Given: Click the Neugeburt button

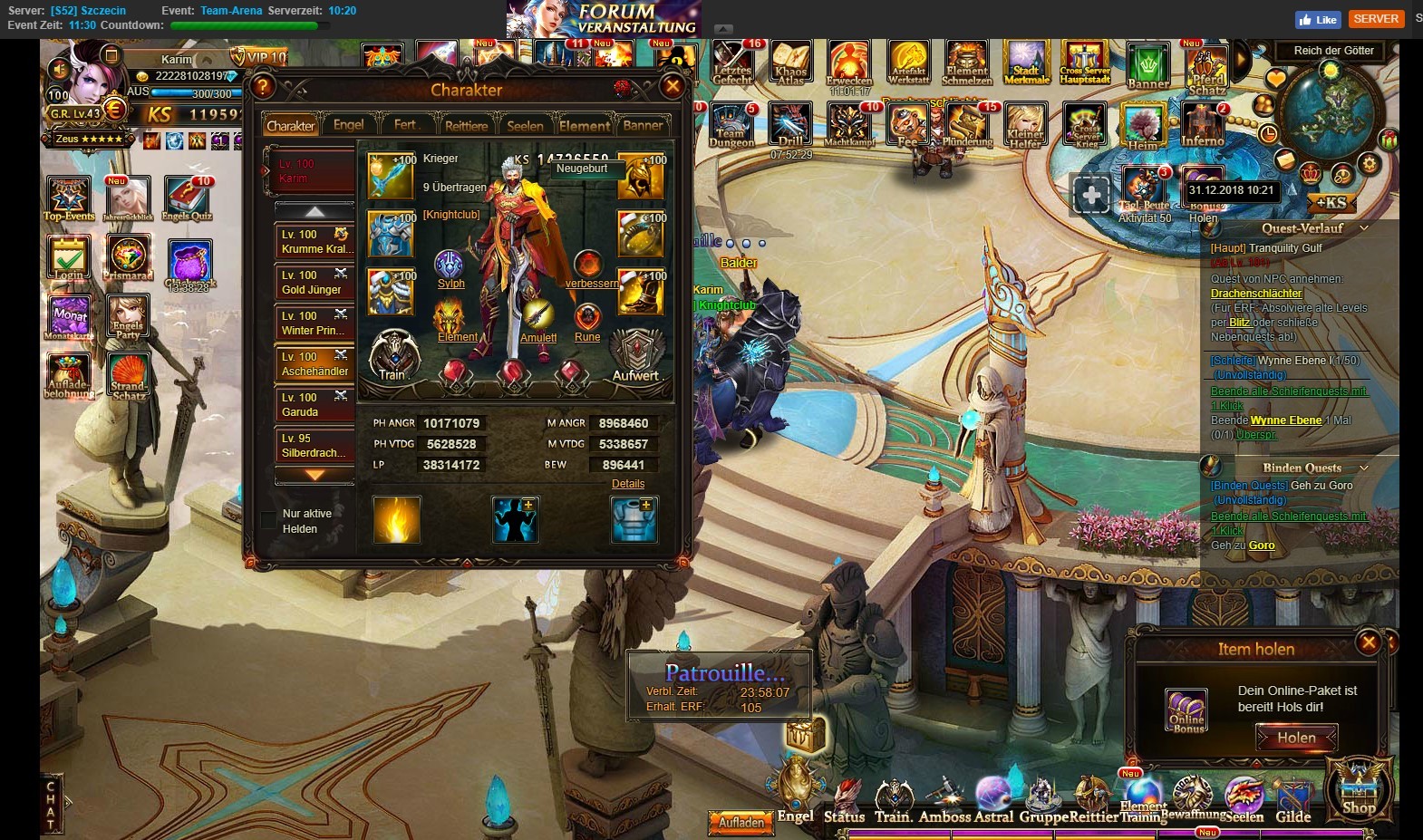Looking at the screenshot, I should pos(582,169).
